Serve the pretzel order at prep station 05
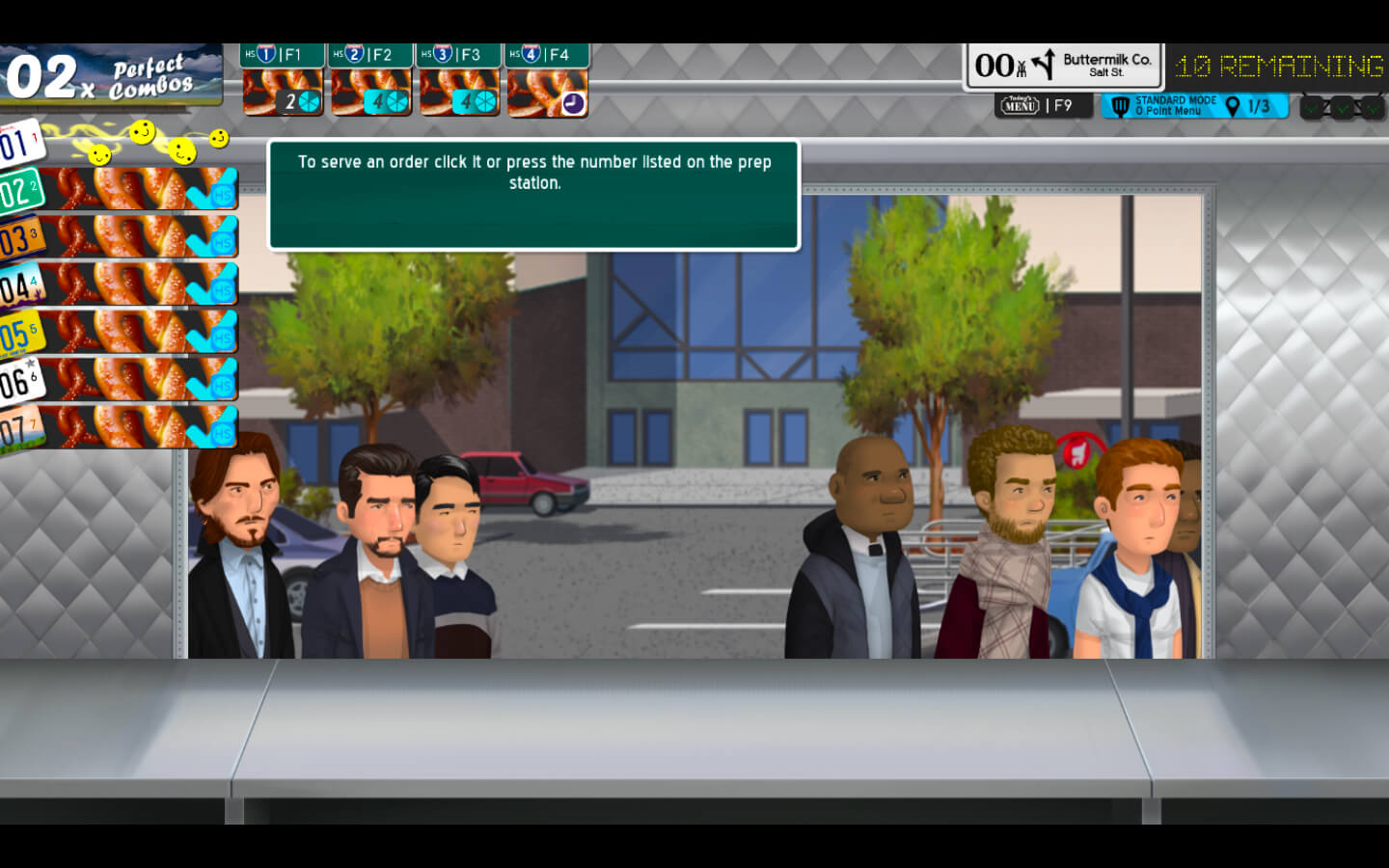Screen dimensions: 1389x868 [x=135, y=332]
